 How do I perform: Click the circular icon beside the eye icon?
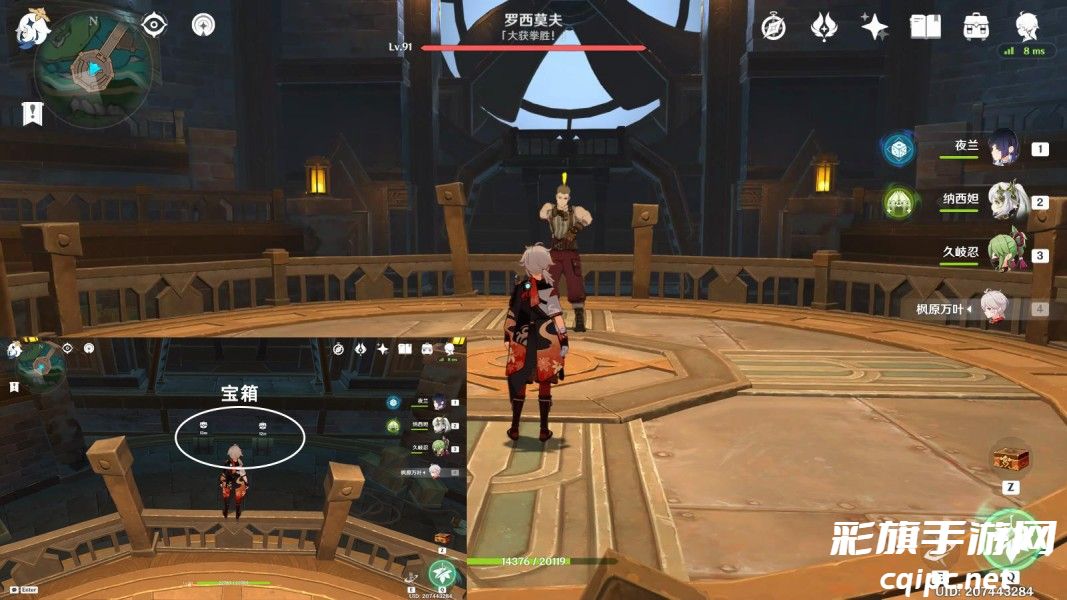tap(204, 25)
